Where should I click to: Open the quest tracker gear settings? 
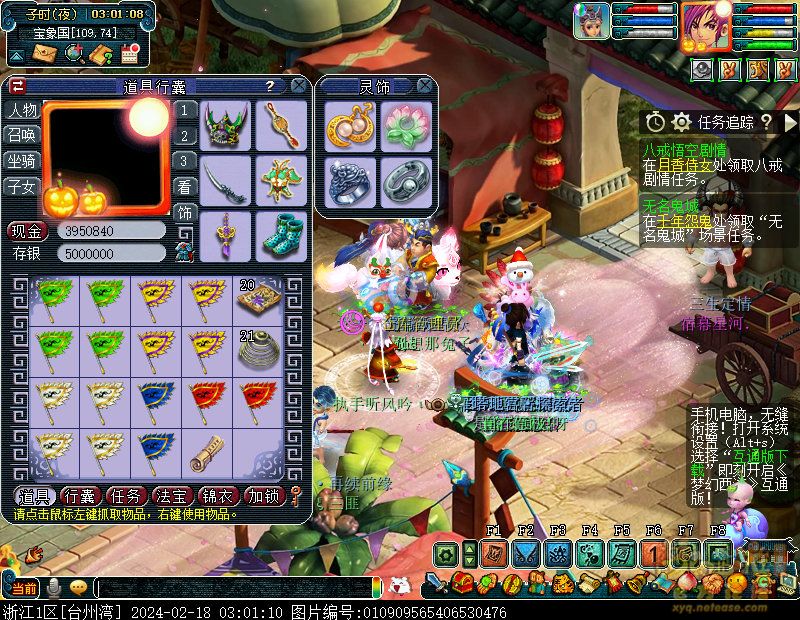[682, 122]
